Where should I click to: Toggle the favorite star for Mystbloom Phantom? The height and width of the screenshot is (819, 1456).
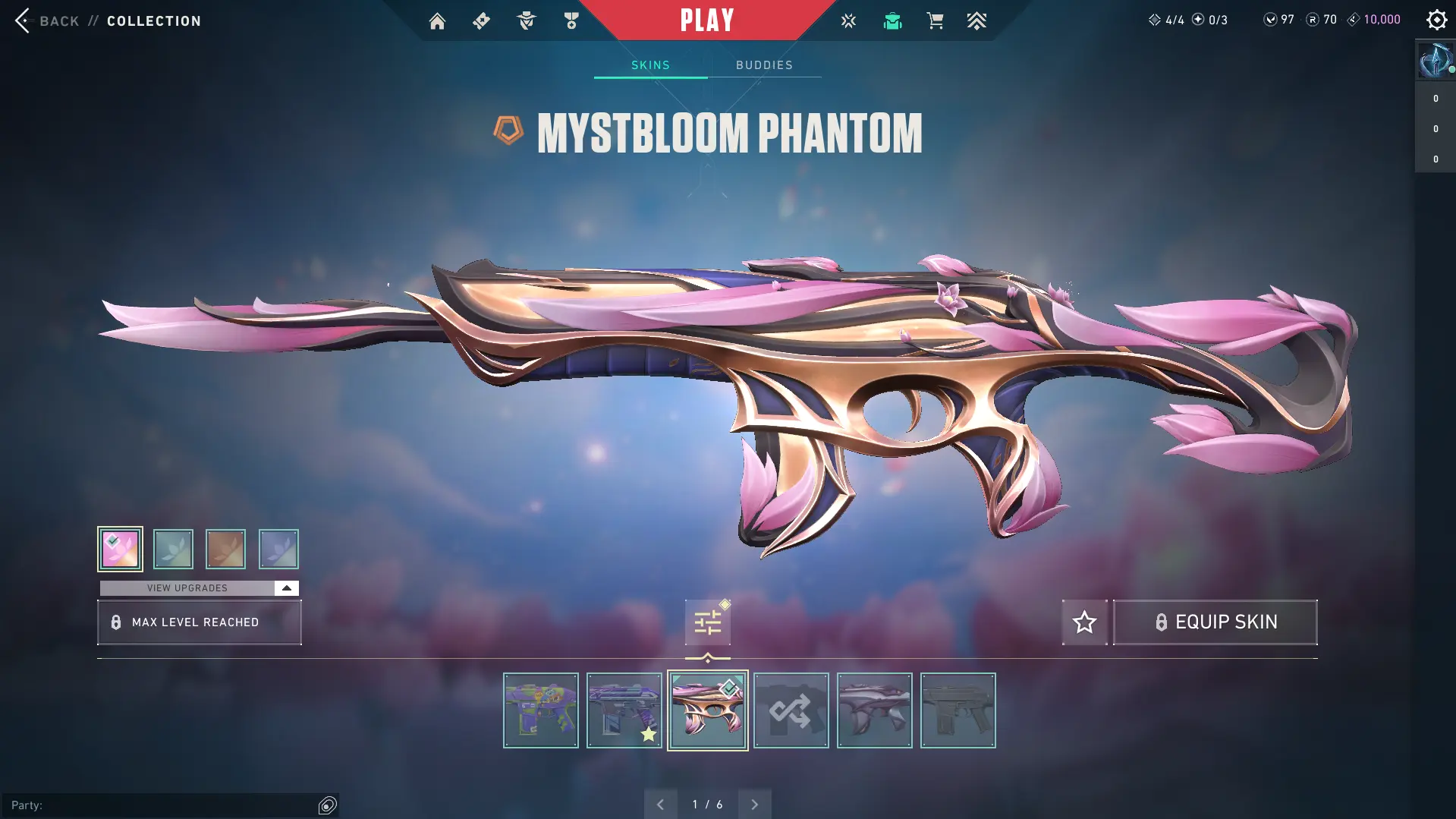point(1084,622)
